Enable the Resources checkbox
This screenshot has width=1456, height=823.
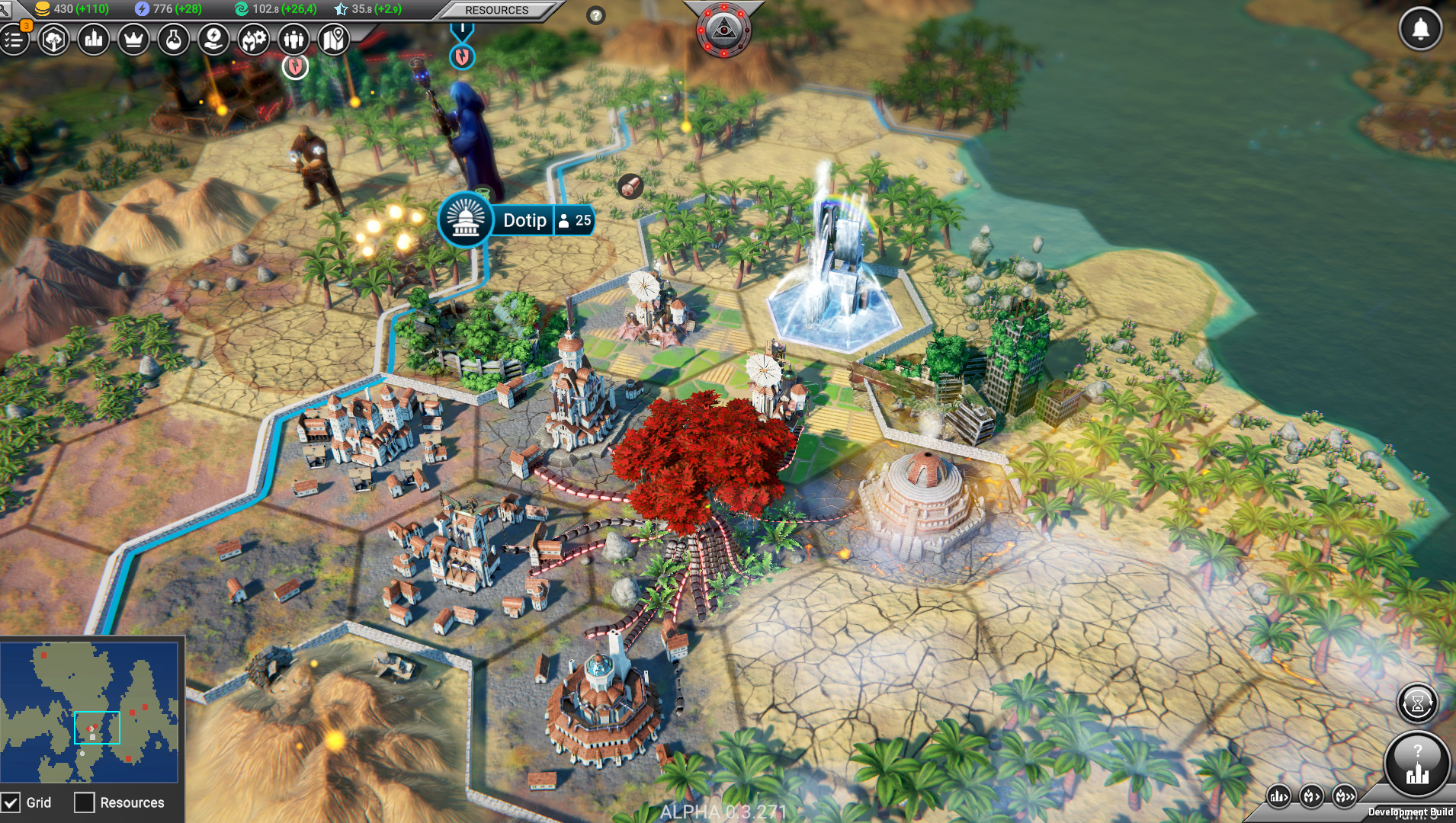click(85, 802)
